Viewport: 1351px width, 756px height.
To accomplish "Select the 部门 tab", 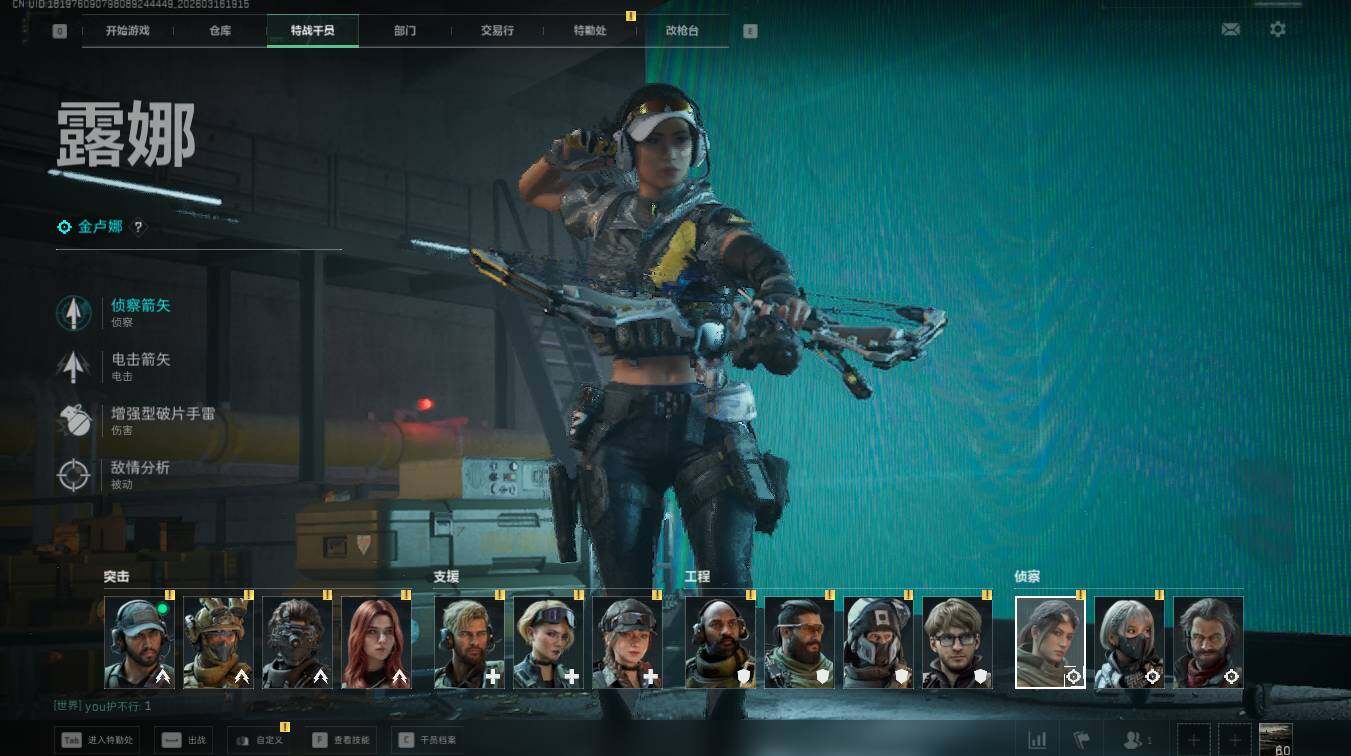I will (405, 31).
